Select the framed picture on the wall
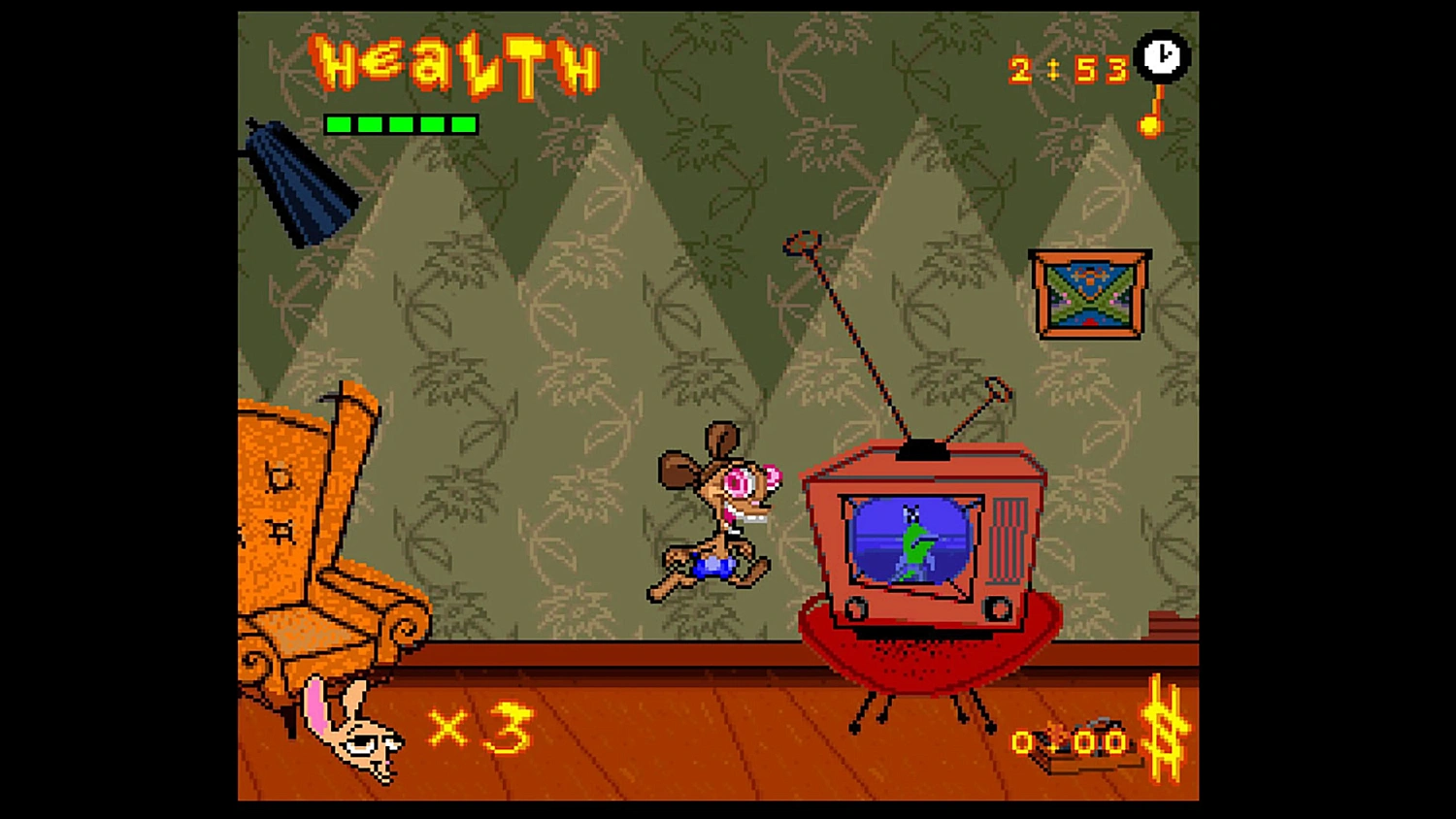Viewport: 1456px width, 819px height. click(1090, 293)
